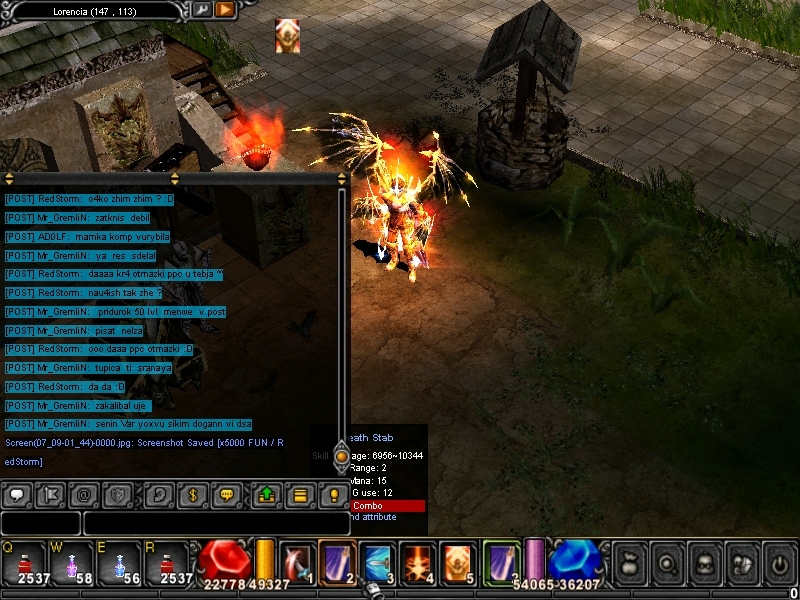Open settings with the wrench button
The width and height of the screenshot is (800, 600).
tap(201, 10)
